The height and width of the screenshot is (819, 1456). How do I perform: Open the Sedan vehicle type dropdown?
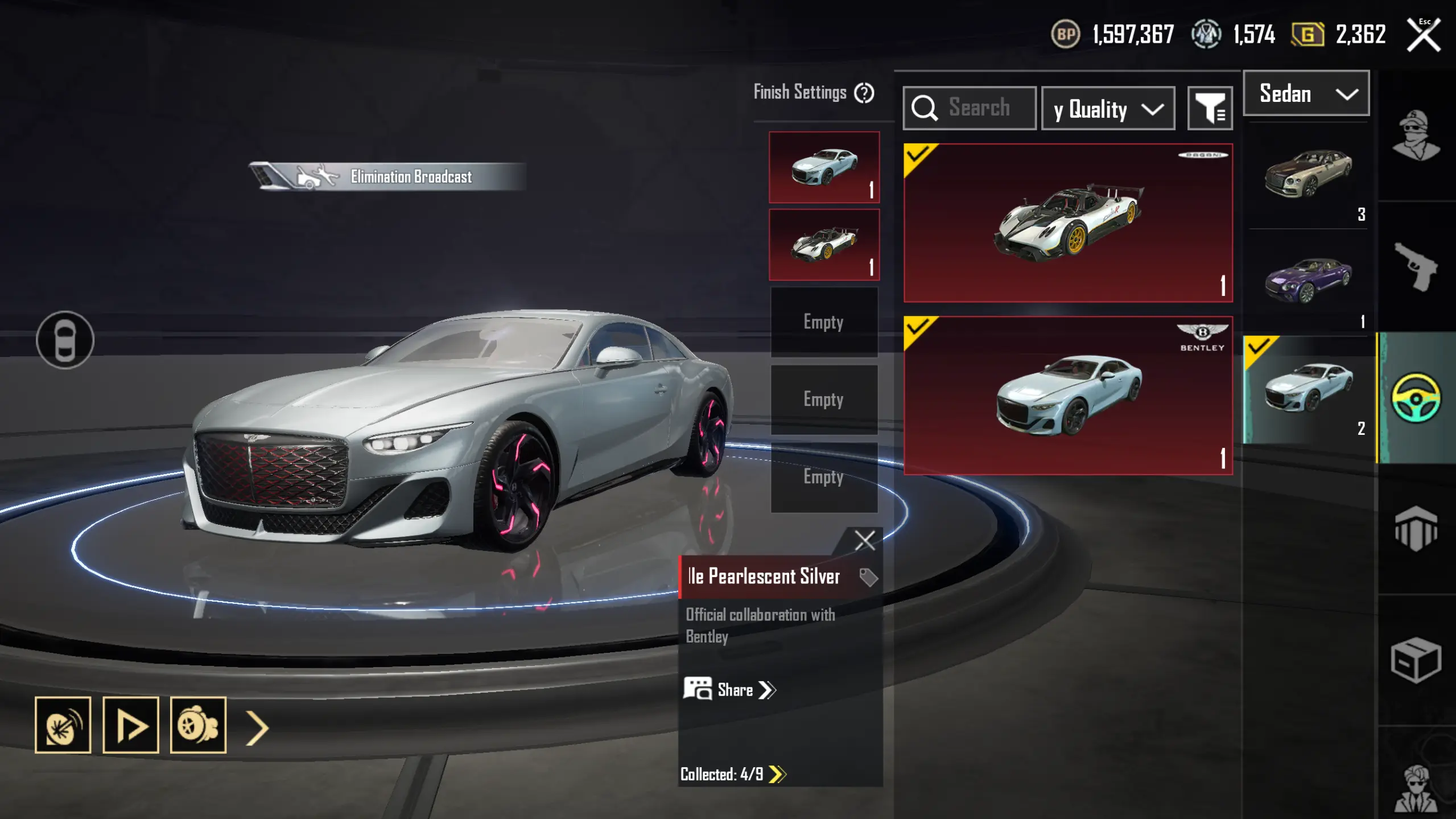pos(1306,94)
